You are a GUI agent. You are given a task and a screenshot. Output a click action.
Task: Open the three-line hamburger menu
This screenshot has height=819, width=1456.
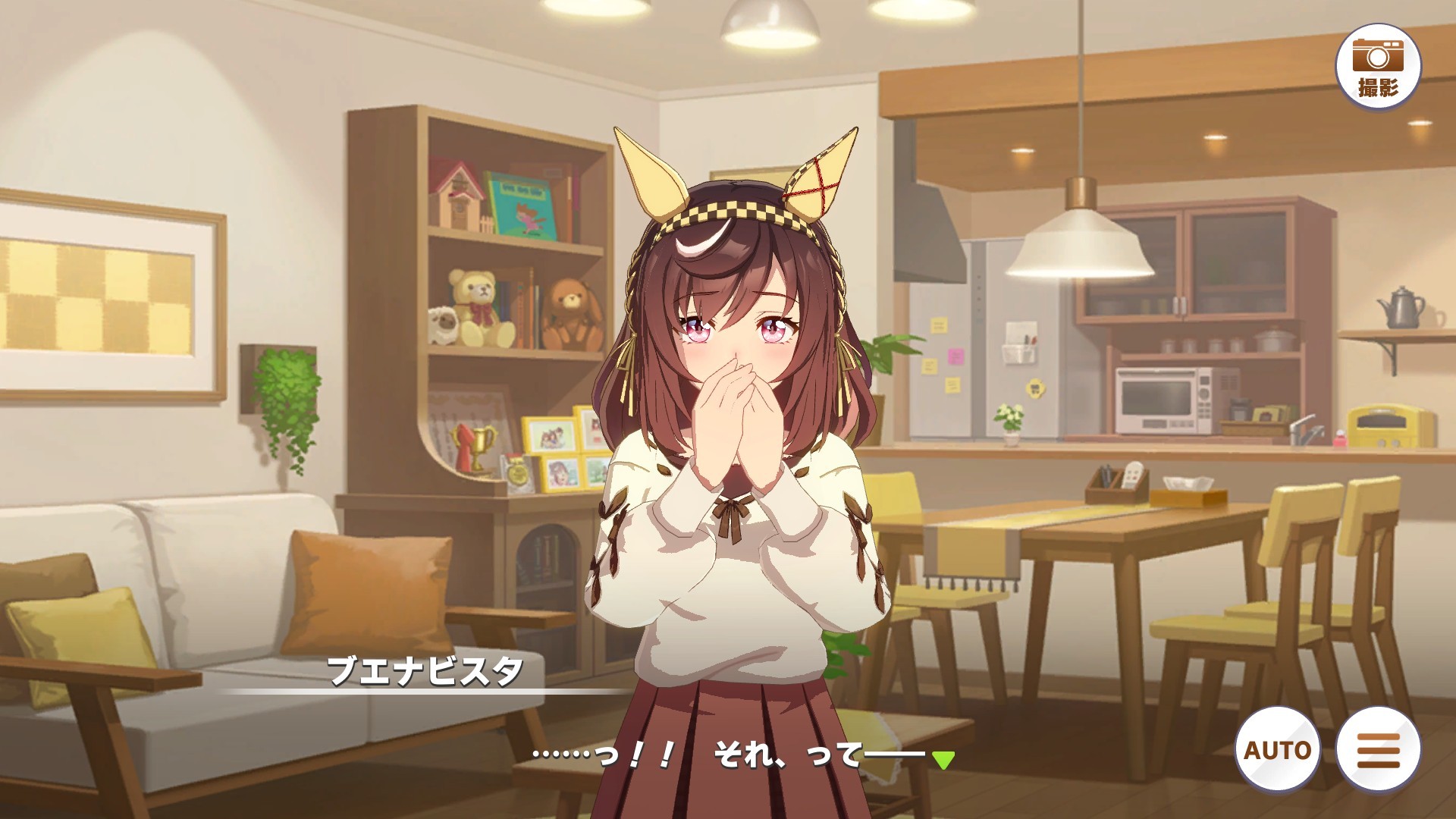(x=1378, y=749)
